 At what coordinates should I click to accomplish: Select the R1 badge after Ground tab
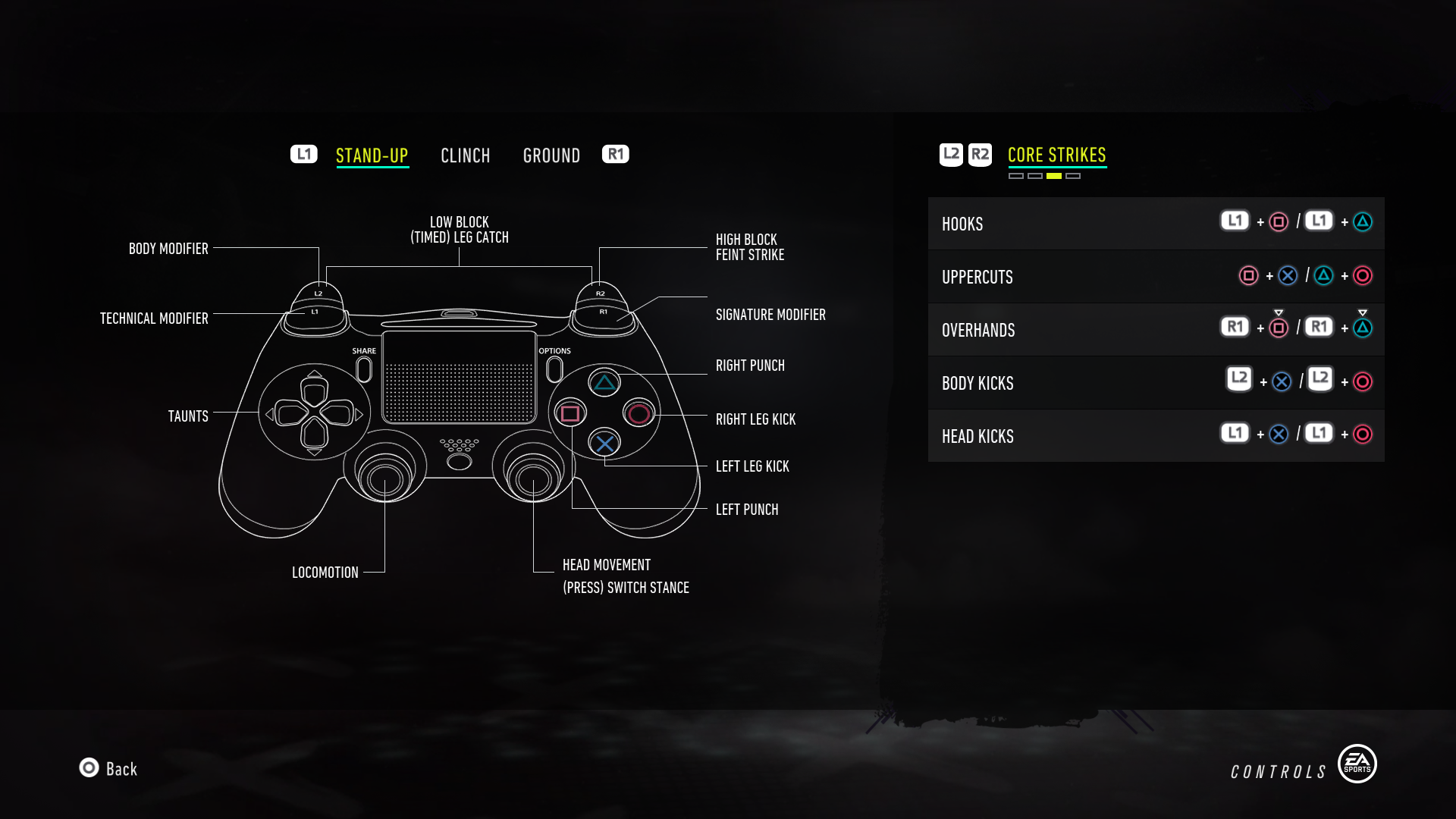[x=615, y=154]
